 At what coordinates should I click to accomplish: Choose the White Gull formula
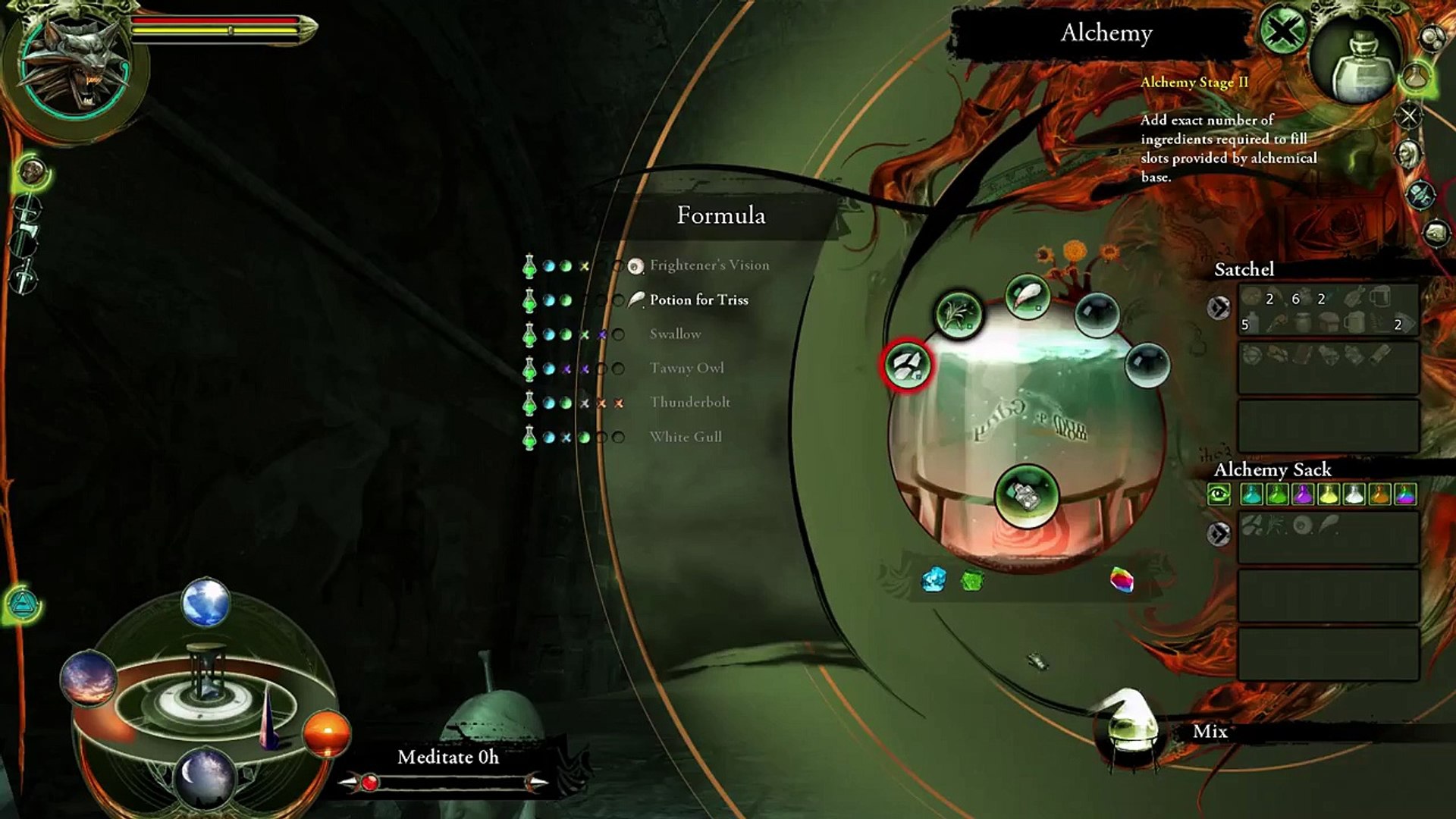pos(686,437)
